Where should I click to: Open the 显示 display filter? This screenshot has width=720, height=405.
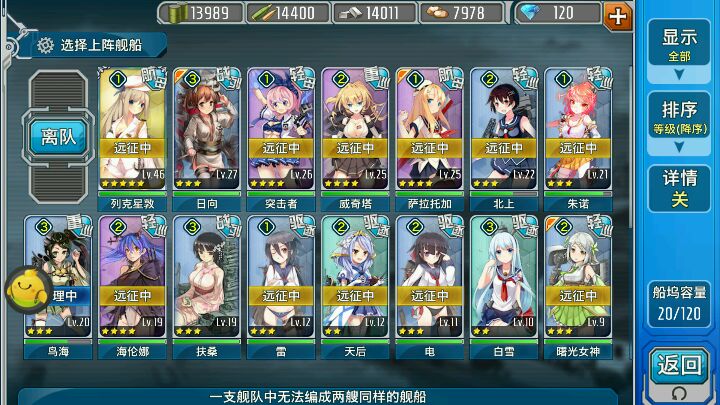(x=679, y=45)
